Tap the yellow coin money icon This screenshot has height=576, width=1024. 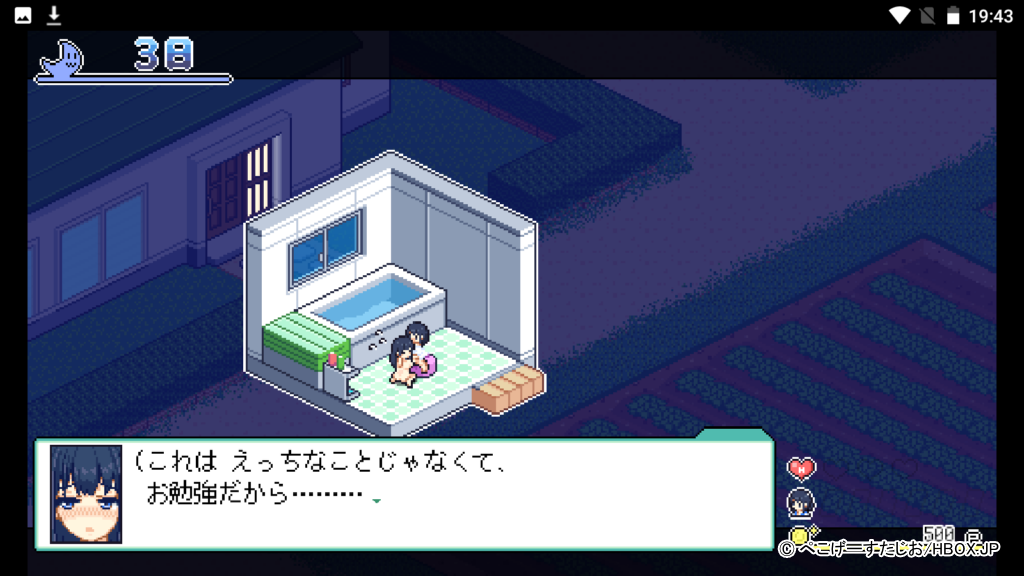(799, 537)
